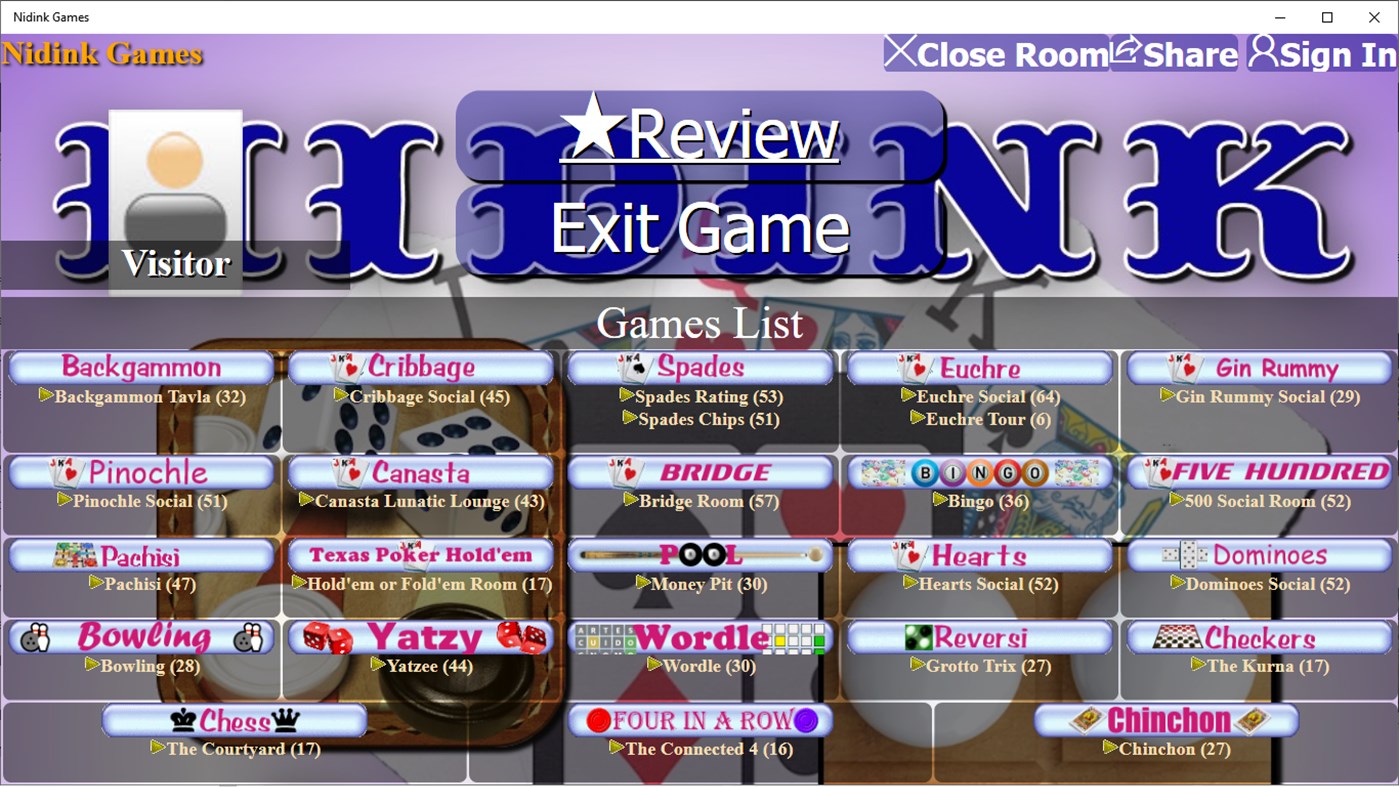Share the game room
The width and height of the screenshot is (1399, 787).
1174,54
